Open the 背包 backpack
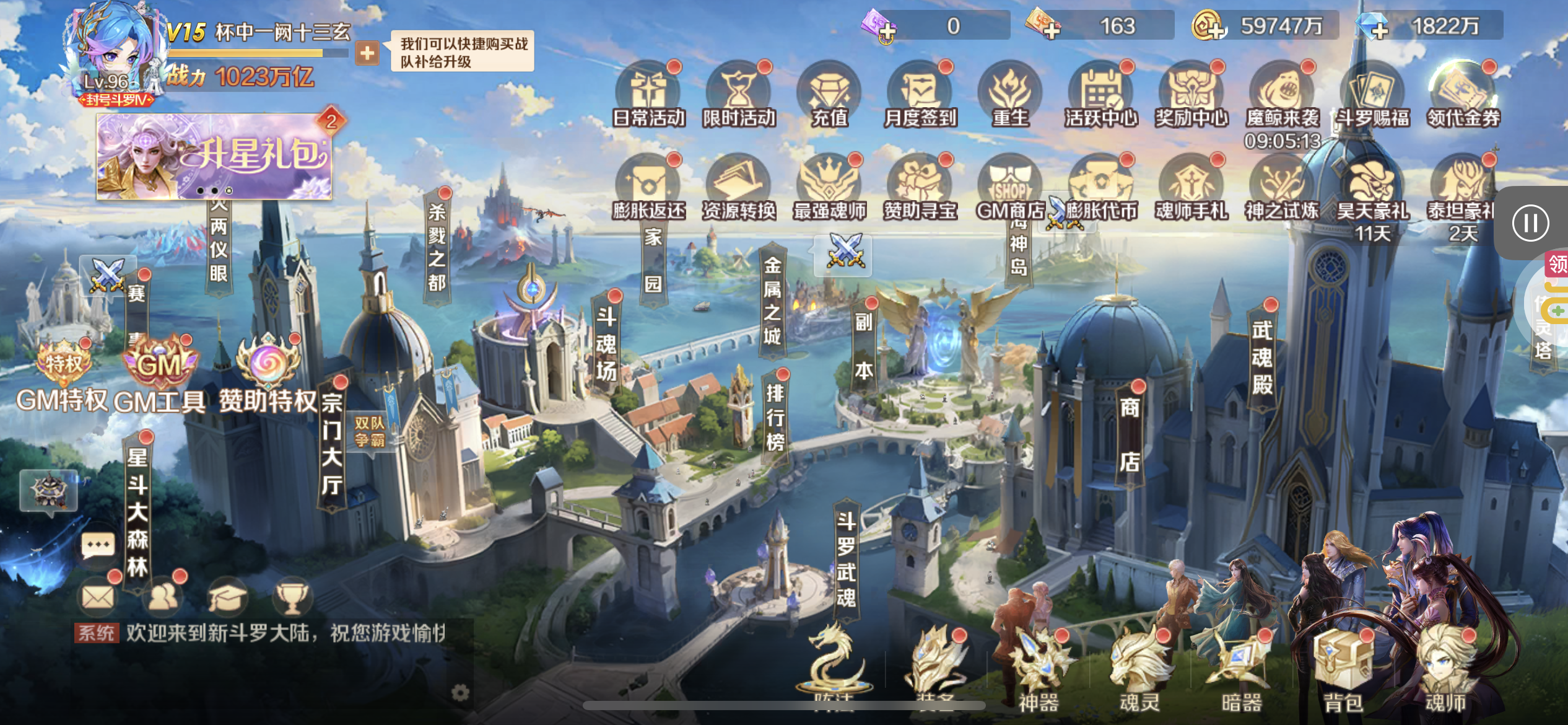Image resolution: width=1568 pixels, height=725 pixels. (1343, 669)
